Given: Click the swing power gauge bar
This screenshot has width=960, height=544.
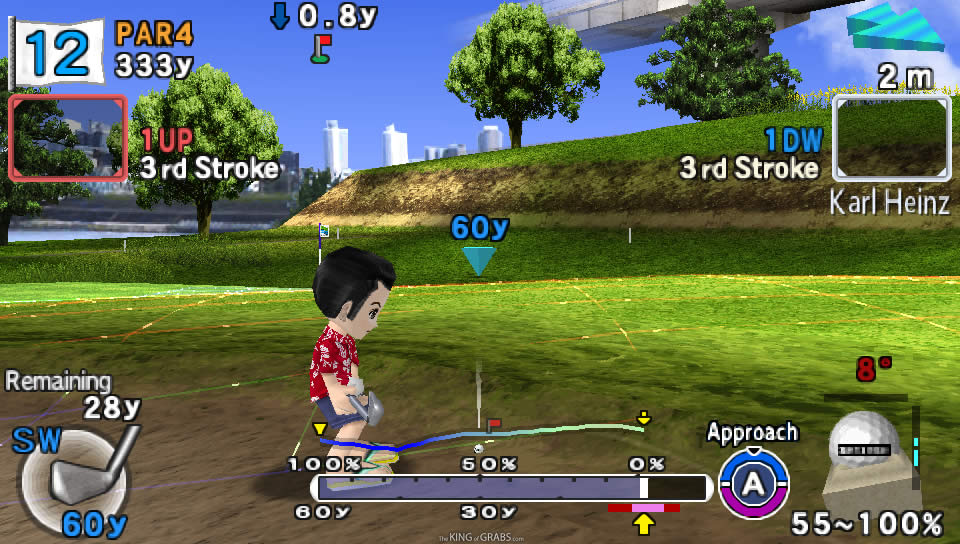Looking at the screenshot, I should pyautogui.click(x=512, y=488).
